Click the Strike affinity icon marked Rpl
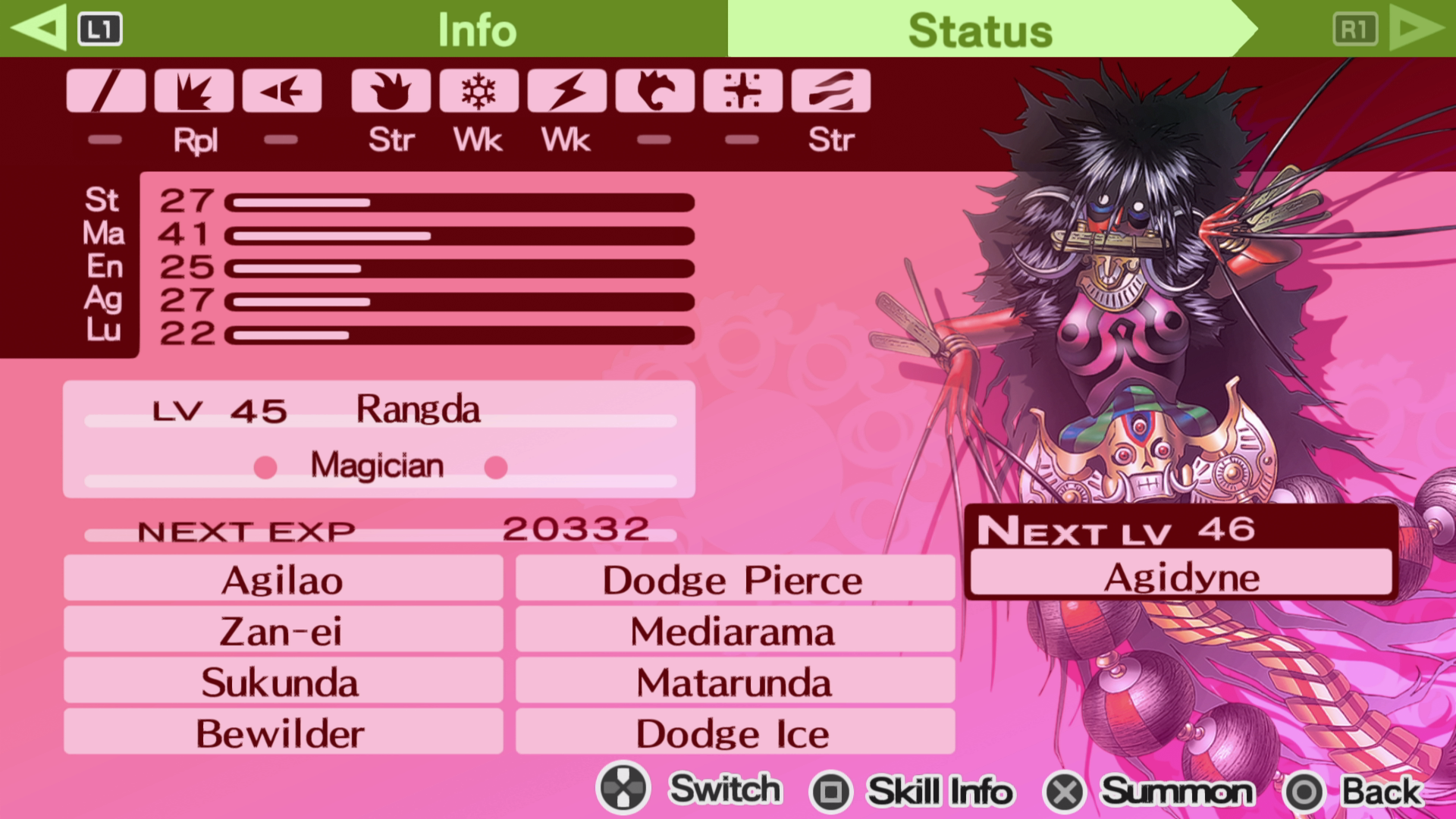The height and width of the screenshot is (819, 1456). (194, 91)
